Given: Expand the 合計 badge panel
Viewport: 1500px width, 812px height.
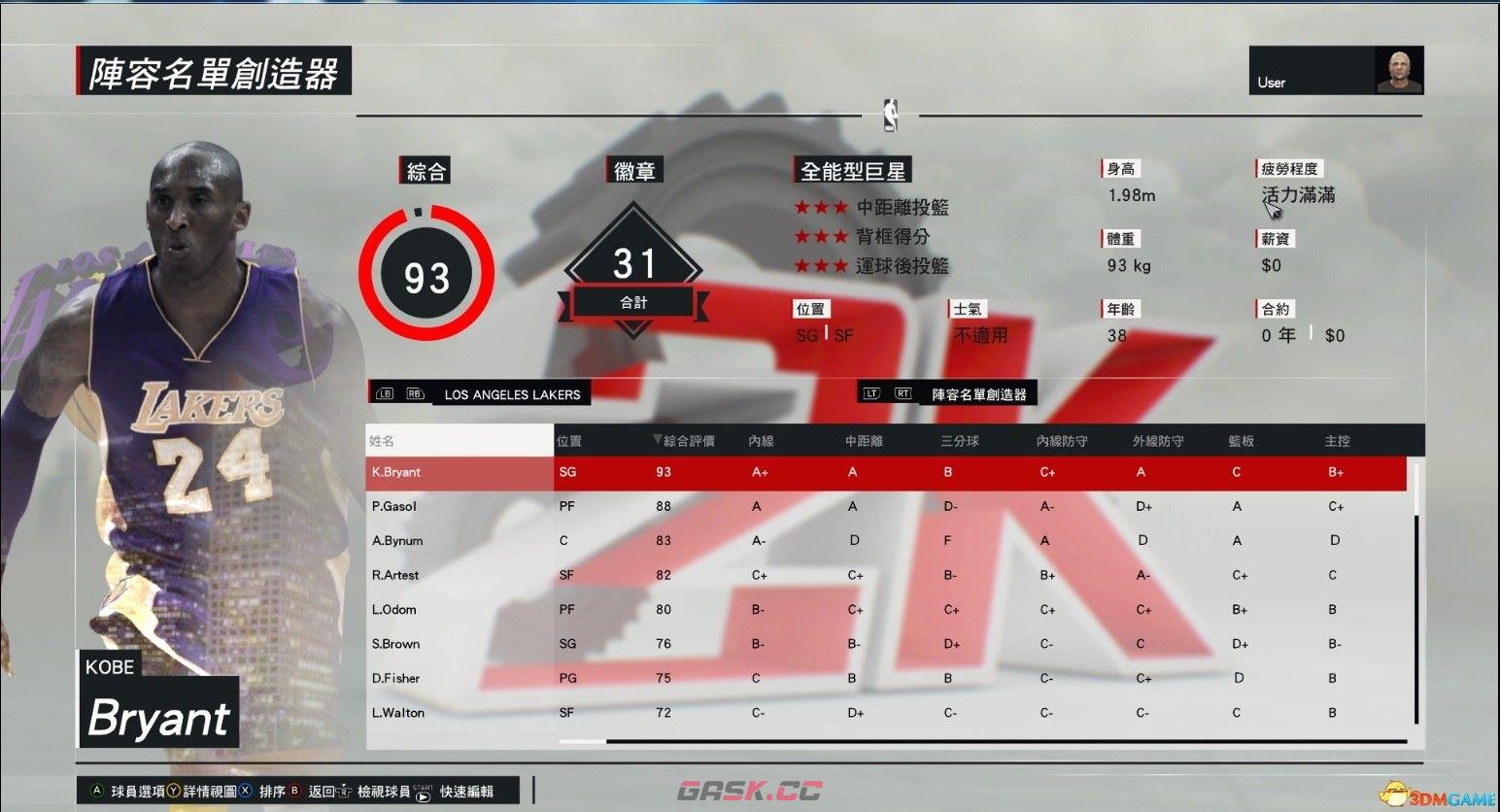Looking at the screenshot, I should point(633,302).
